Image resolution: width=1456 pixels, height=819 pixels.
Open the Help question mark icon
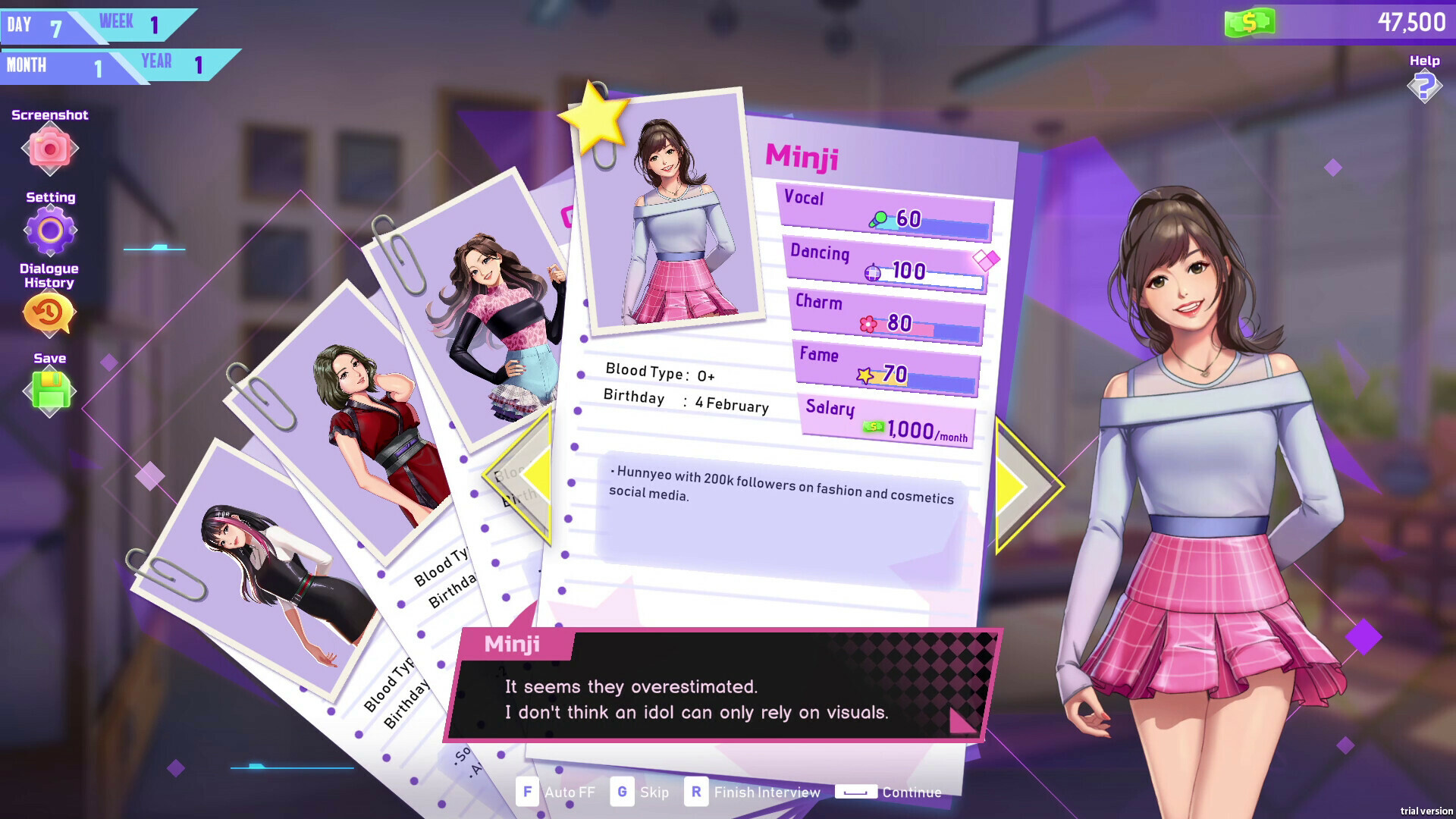point(1424,85)
